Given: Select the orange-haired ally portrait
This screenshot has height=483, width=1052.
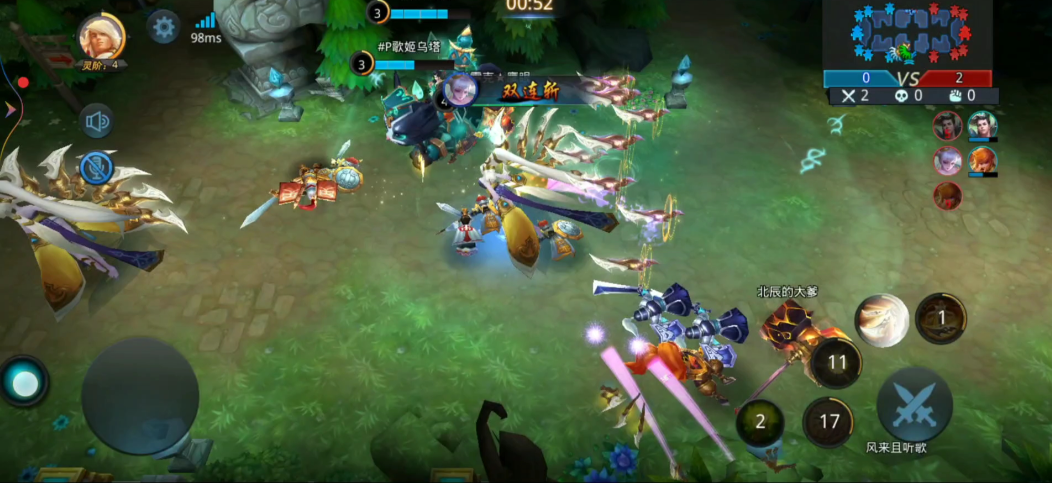Looking at the screenshot, I should pyautogui.click(x=982, y=160).
